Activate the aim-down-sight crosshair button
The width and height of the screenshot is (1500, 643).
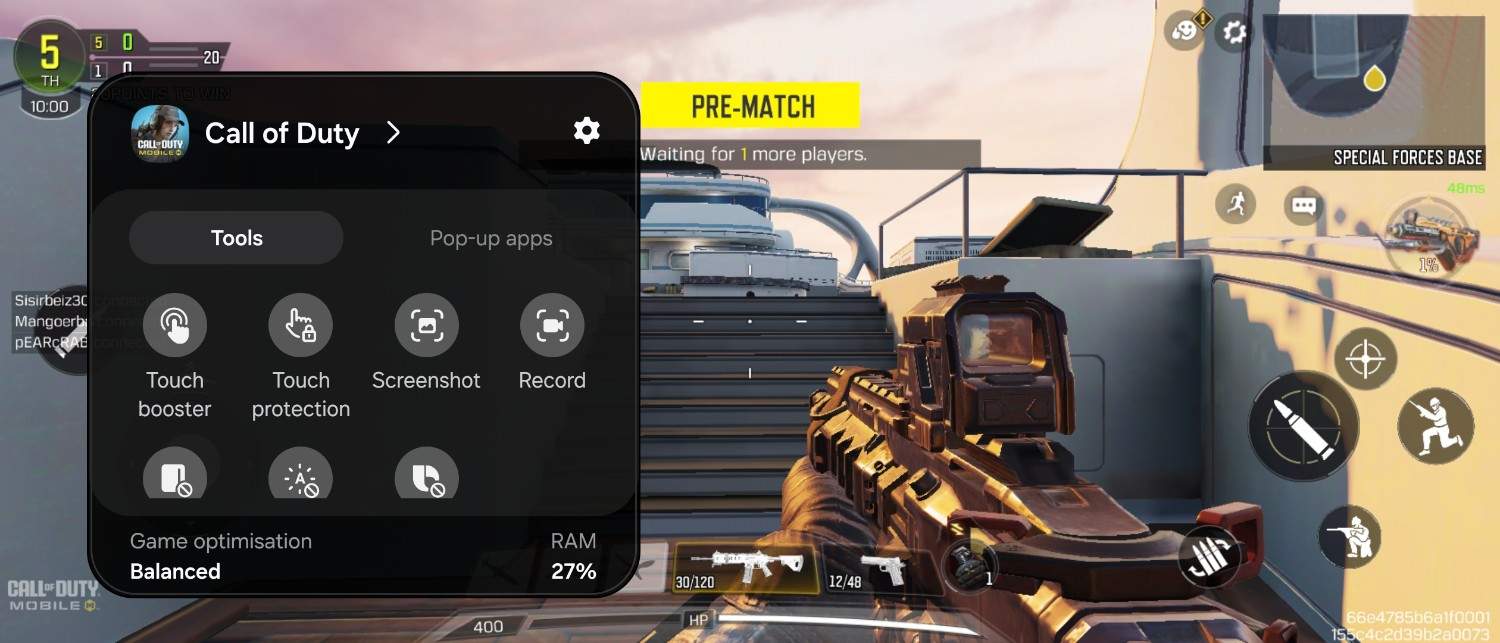tap(1365, 358)
